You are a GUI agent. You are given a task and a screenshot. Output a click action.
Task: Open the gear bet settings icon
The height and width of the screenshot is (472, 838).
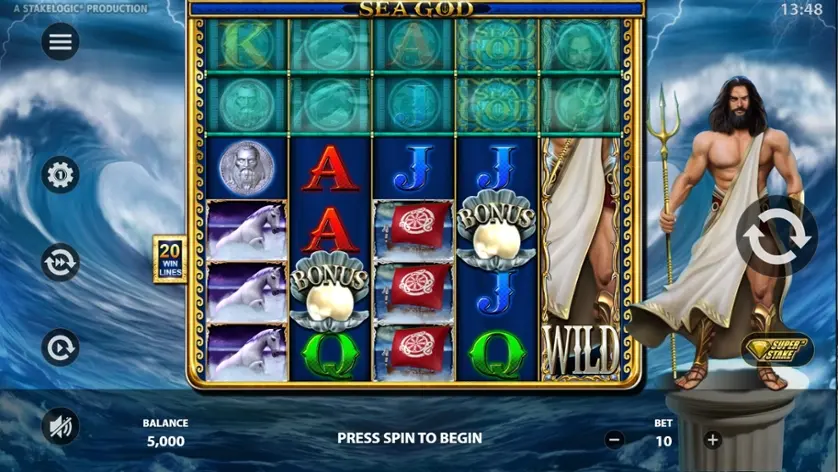[x=60, y=175]
